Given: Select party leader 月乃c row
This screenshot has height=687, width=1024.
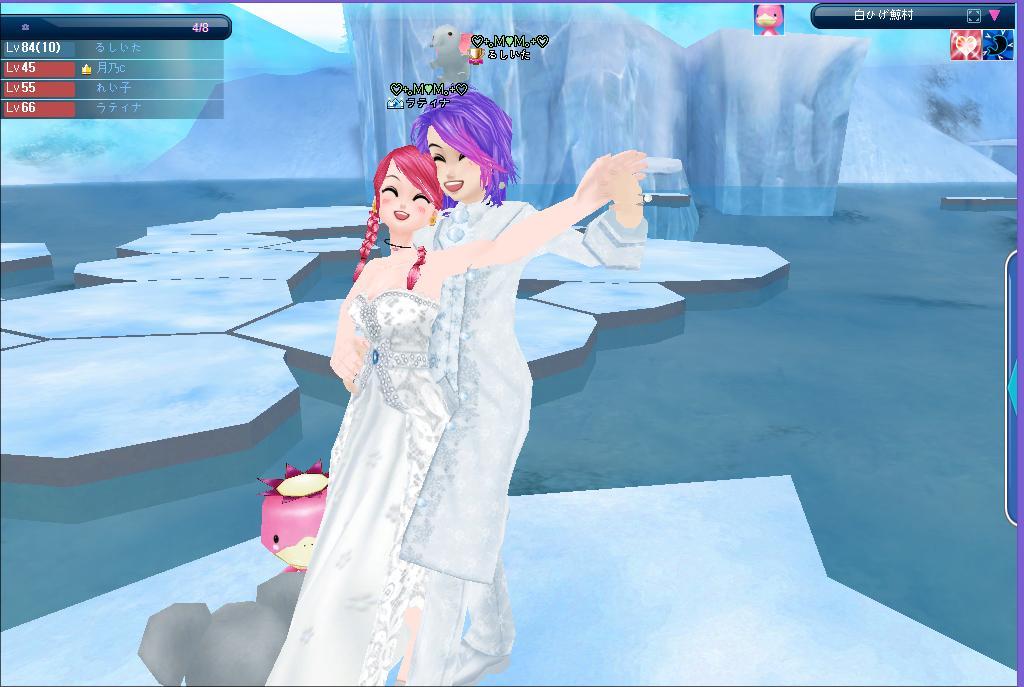Looking at the screenshot, I should point(112,68).
